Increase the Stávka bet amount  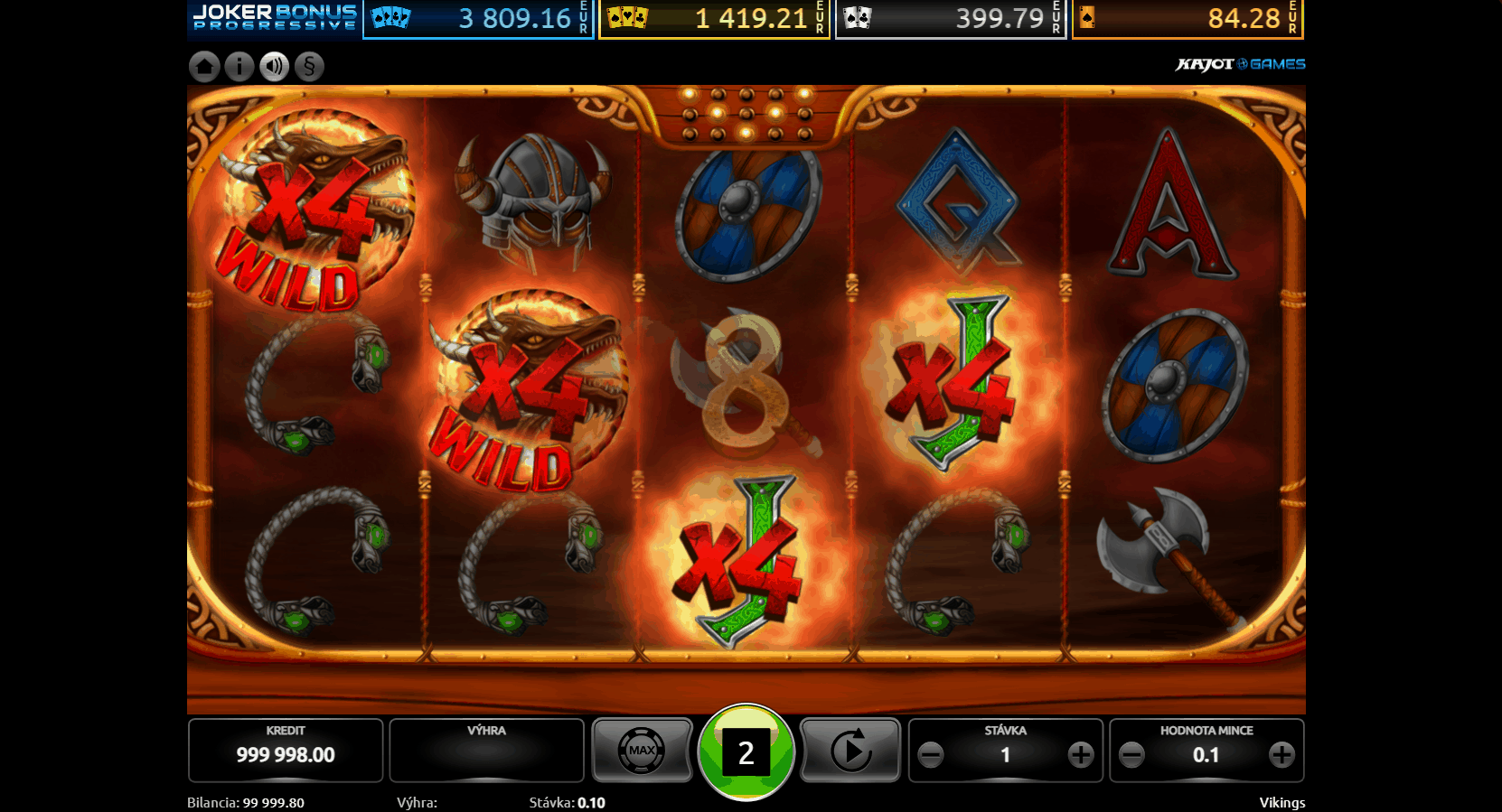tap(1081, 755)
